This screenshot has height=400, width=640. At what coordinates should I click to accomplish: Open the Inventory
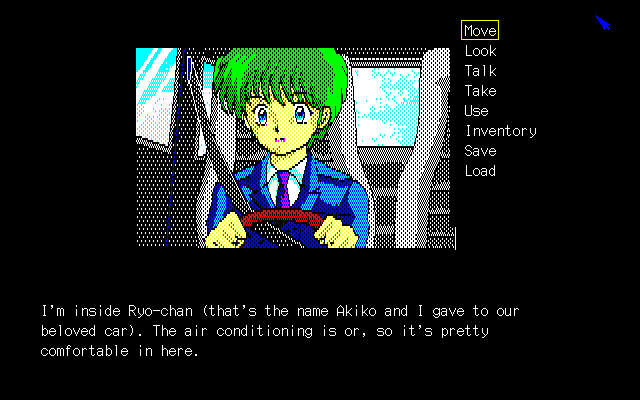tap(500, 131)
